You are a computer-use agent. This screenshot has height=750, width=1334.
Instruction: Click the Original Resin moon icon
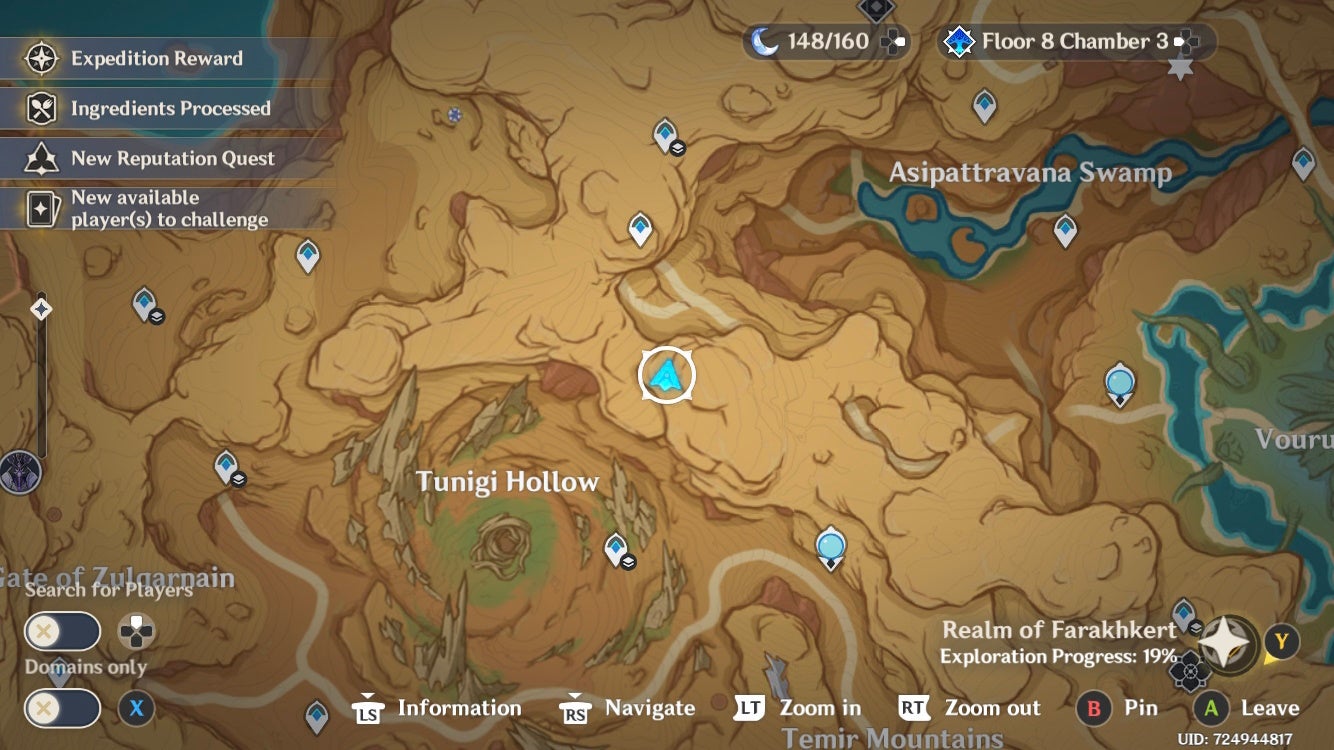point(762,41)
